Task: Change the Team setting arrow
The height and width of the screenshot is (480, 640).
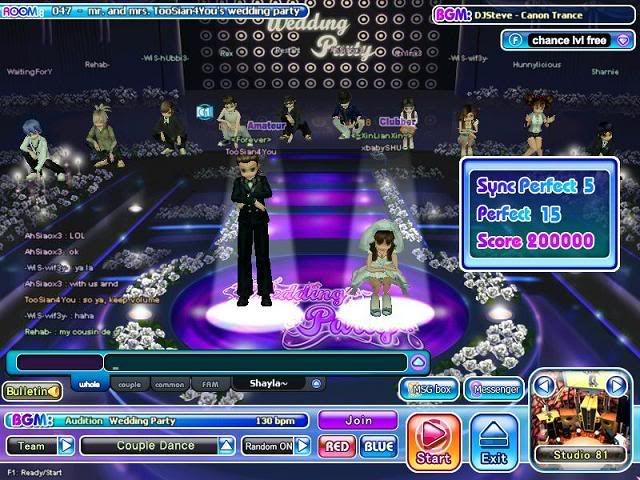Action: (x=66, y=446)
